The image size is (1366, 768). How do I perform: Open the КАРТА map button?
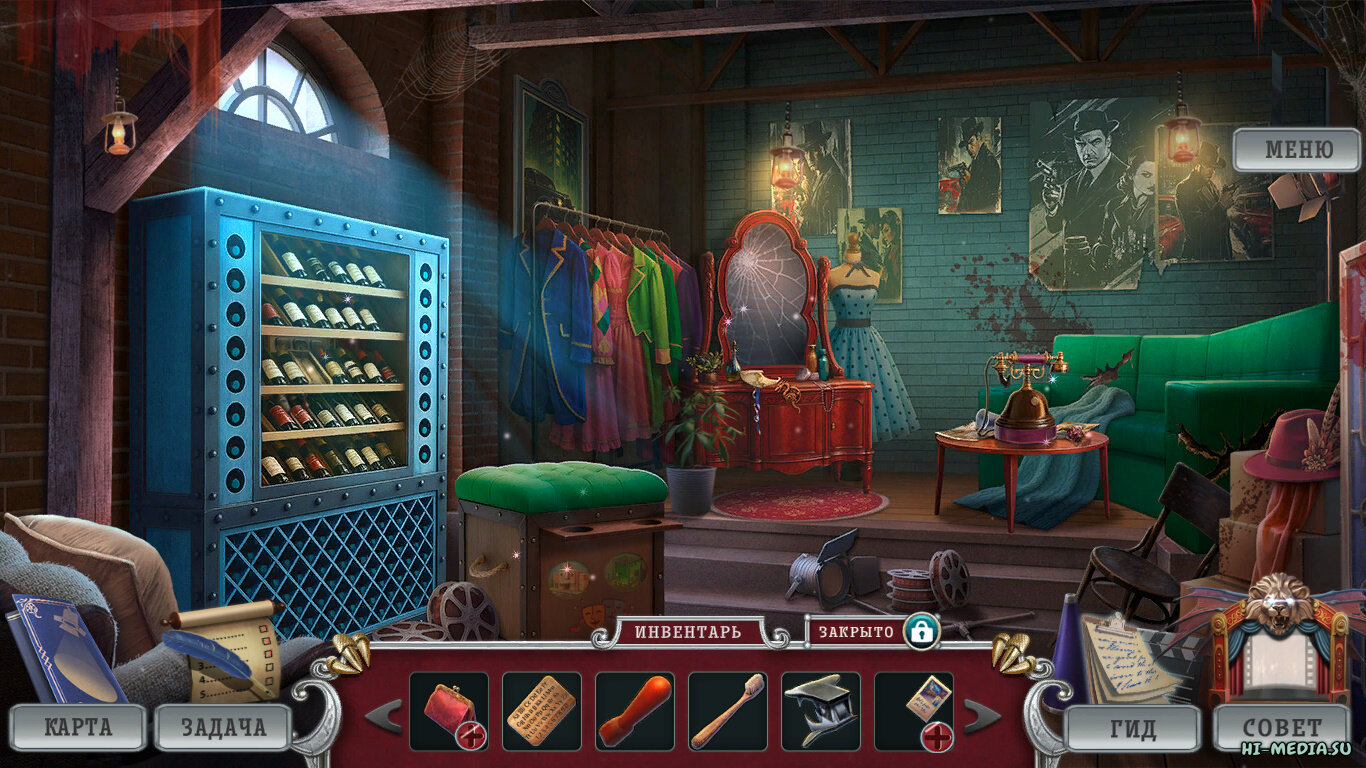pyautogui.click(x=77, y=727)
